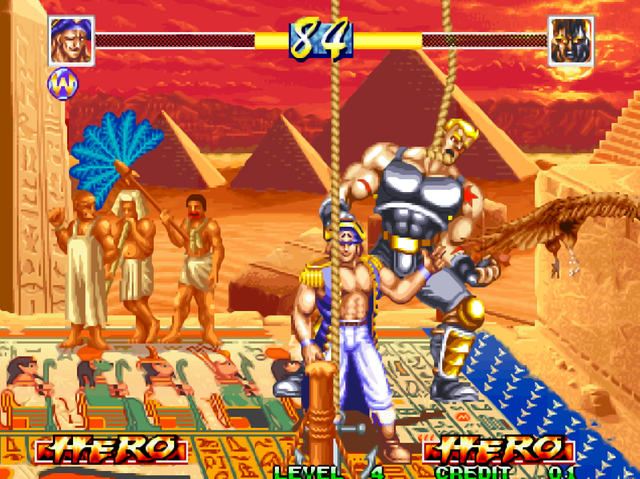
Task: Click the right fighter's portrait
Action: point(570,41)
